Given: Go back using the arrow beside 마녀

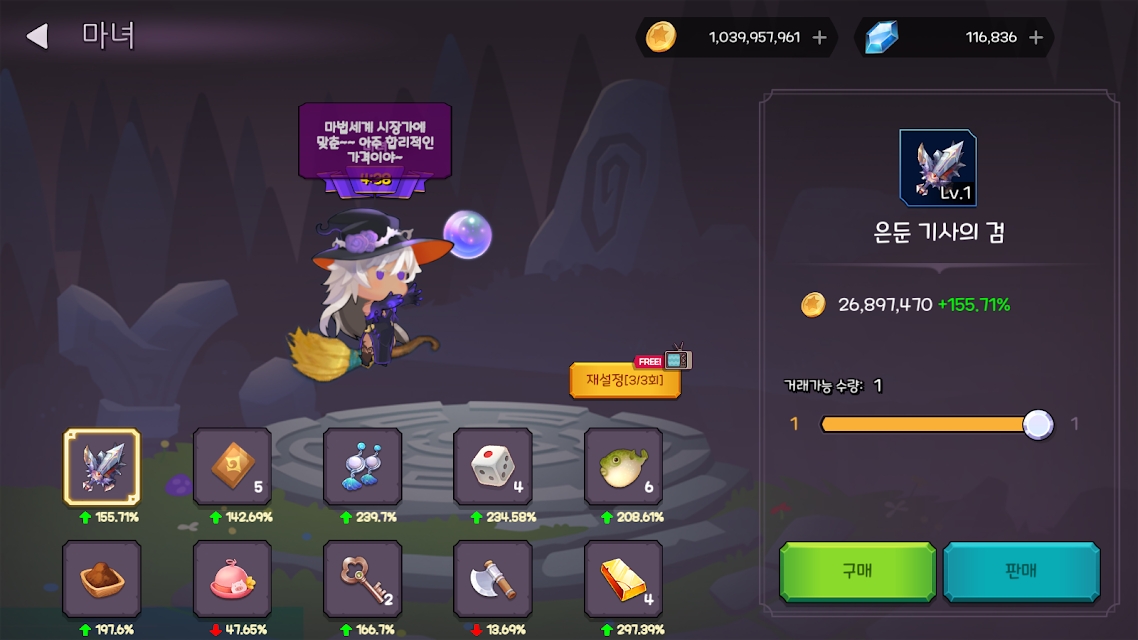Looking at the screenshot, I should tap(37, 37).
